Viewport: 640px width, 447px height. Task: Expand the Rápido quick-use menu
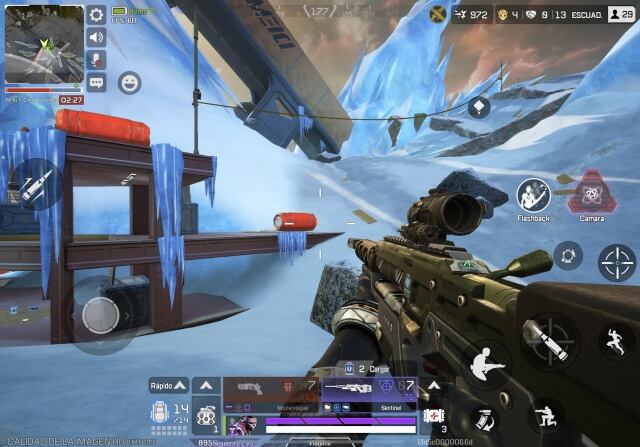168,384
